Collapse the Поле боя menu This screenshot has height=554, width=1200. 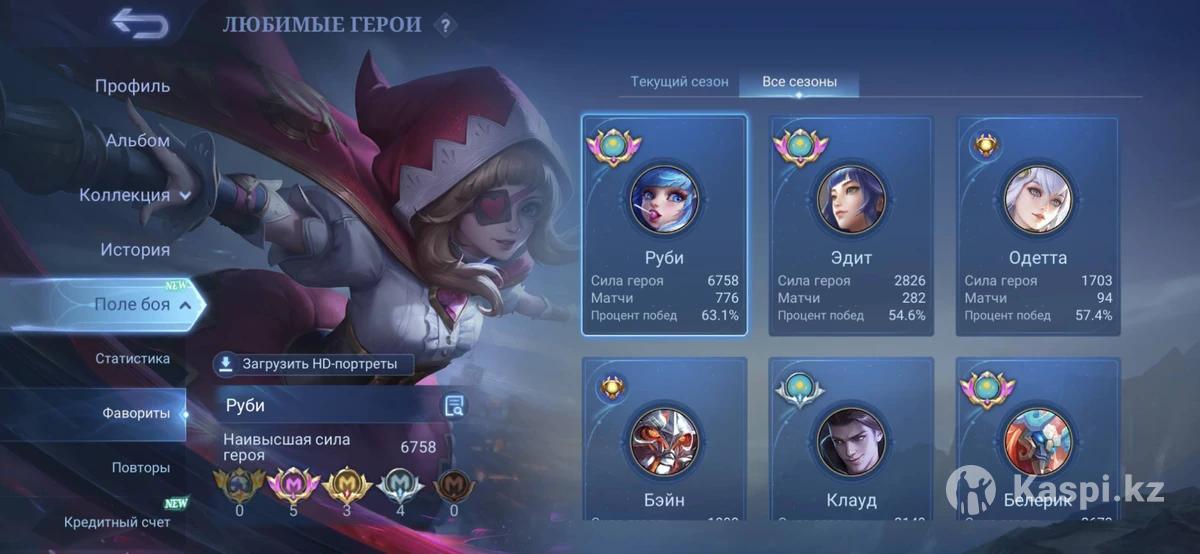tap(141, 305)
